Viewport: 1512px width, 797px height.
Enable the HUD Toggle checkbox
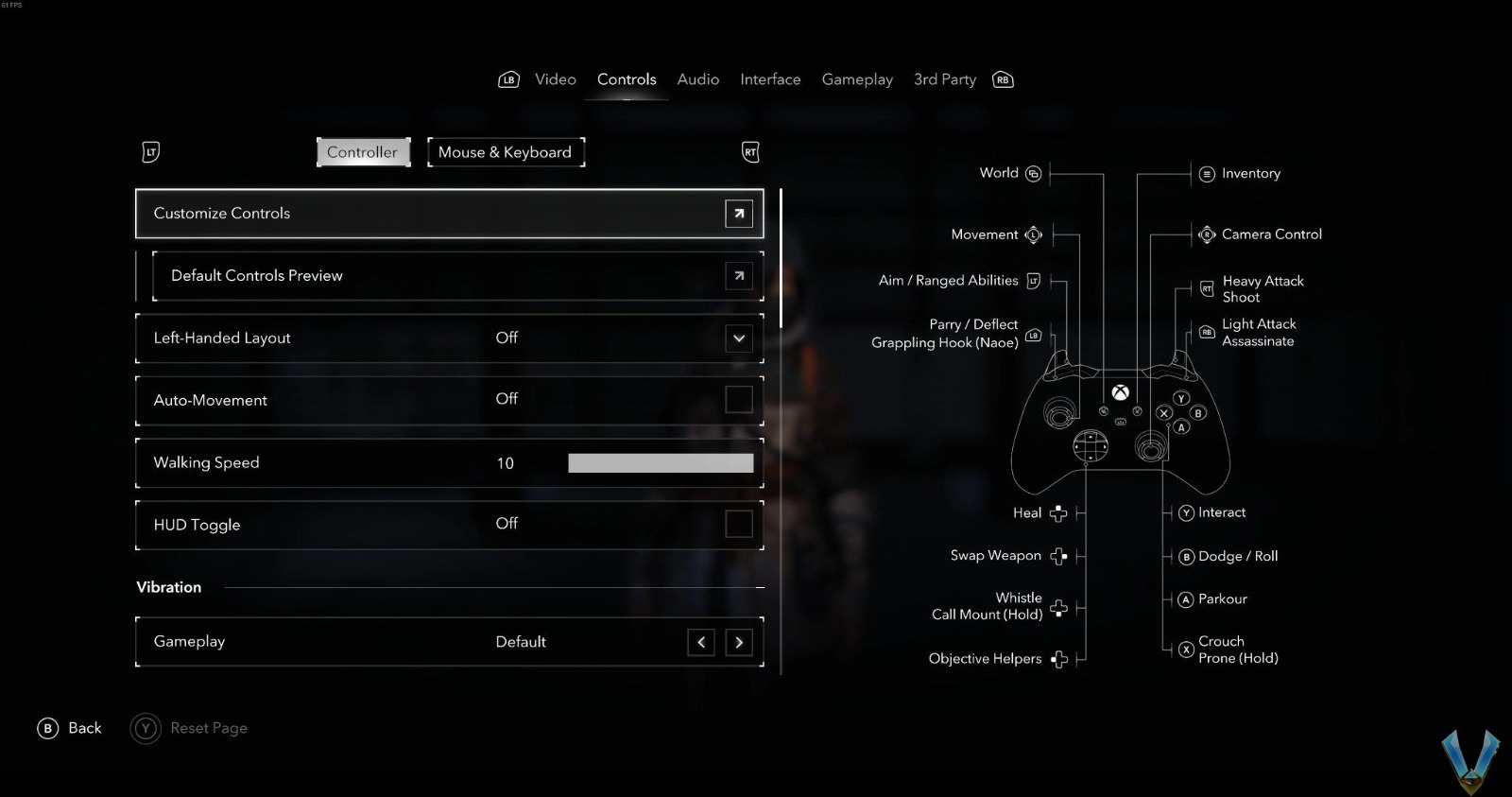coord(738,524)
